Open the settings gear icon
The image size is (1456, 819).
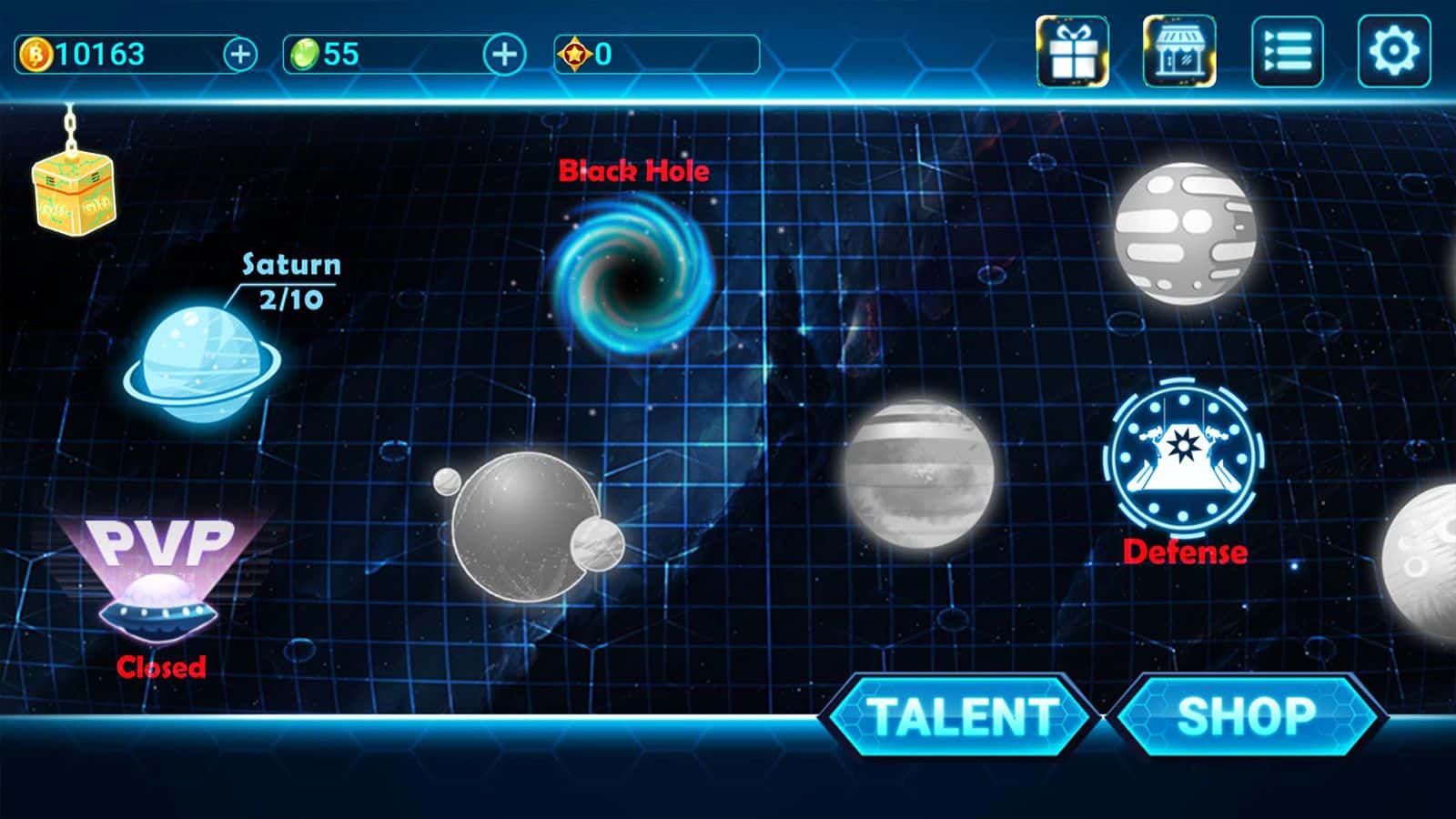tap(1393, 52)
